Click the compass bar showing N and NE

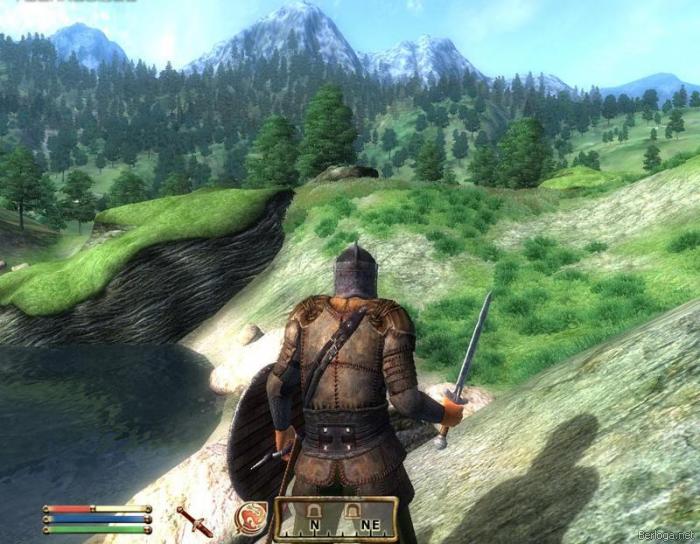point(335,519)
